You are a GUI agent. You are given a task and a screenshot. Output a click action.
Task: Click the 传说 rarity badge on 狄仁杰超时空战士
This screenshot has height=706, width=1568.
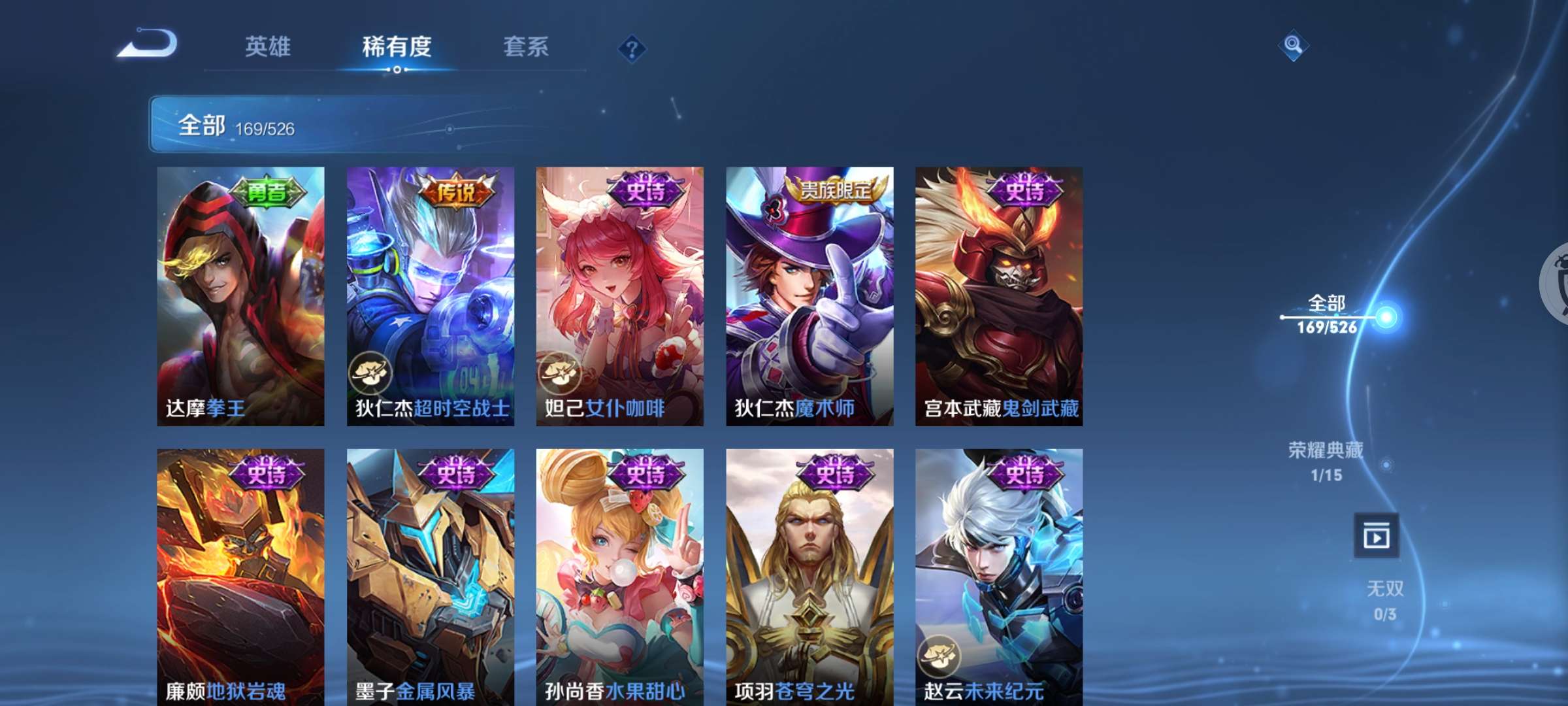[x=456, y=192]
